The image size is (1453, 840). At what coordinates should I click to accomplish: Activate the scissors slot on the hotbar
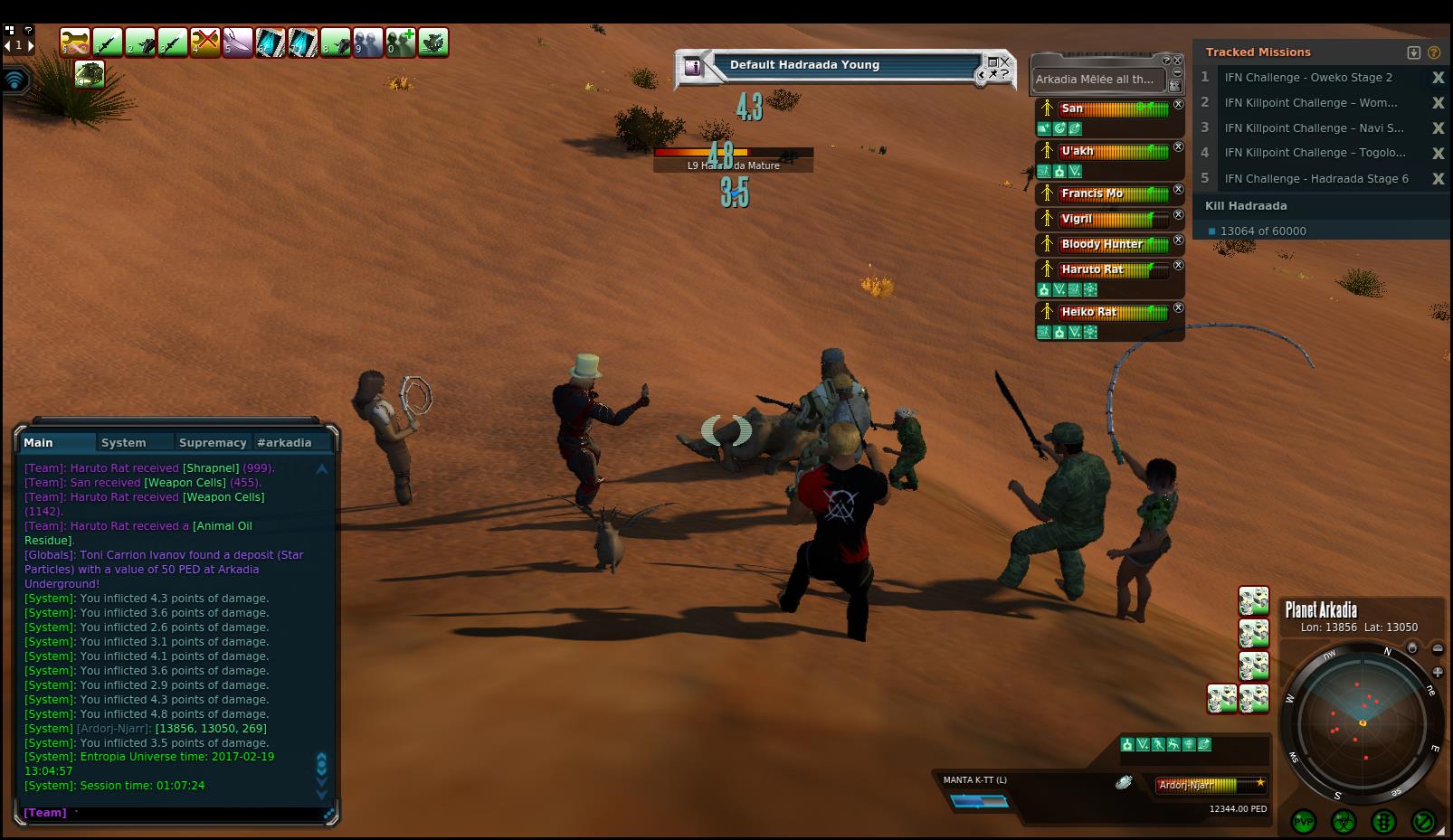click(x=238, y=42)
